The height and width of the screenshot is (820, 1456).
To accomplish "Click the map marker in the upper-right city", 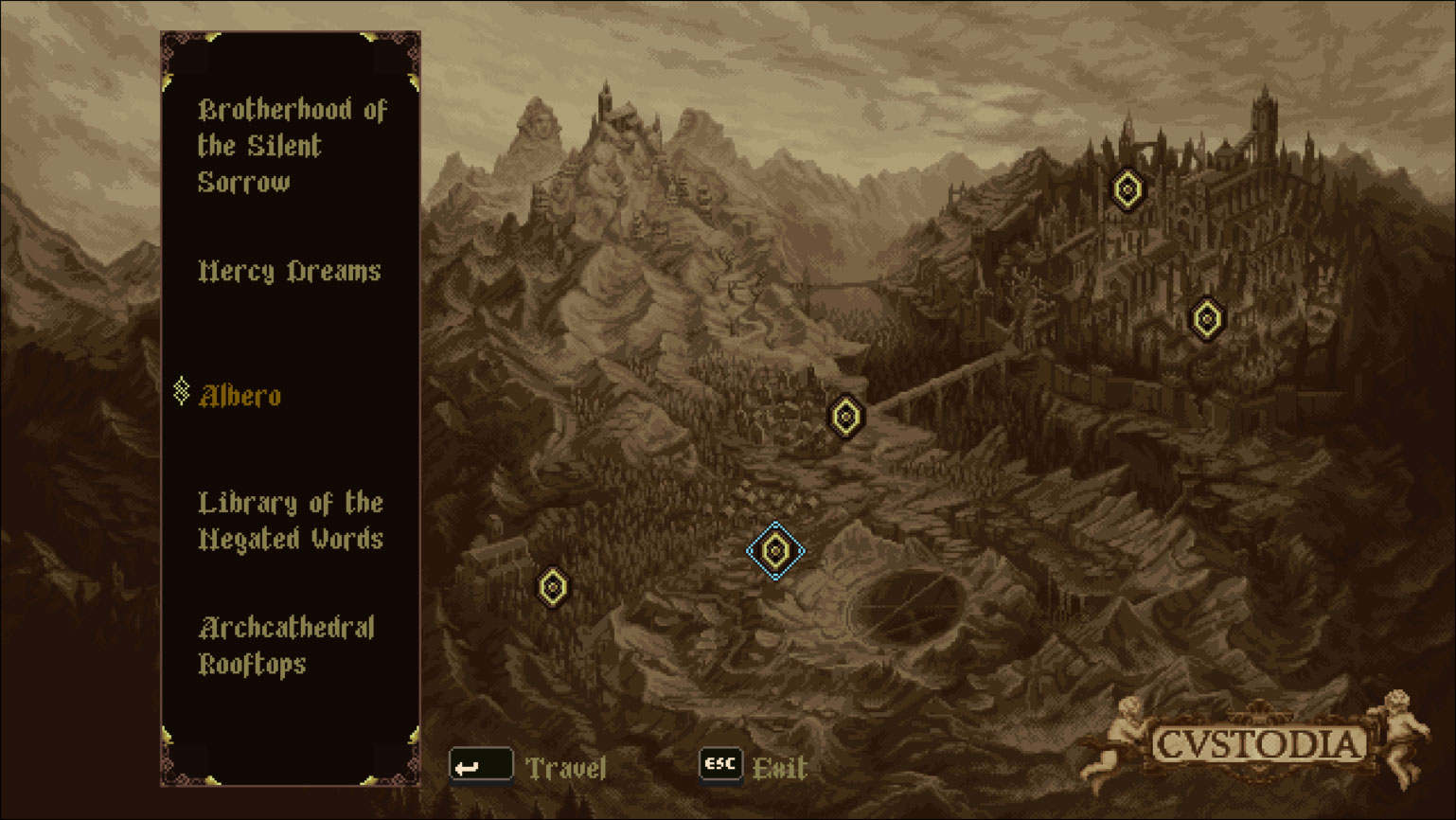I will pyautogui.click(x=1128, y=190).
